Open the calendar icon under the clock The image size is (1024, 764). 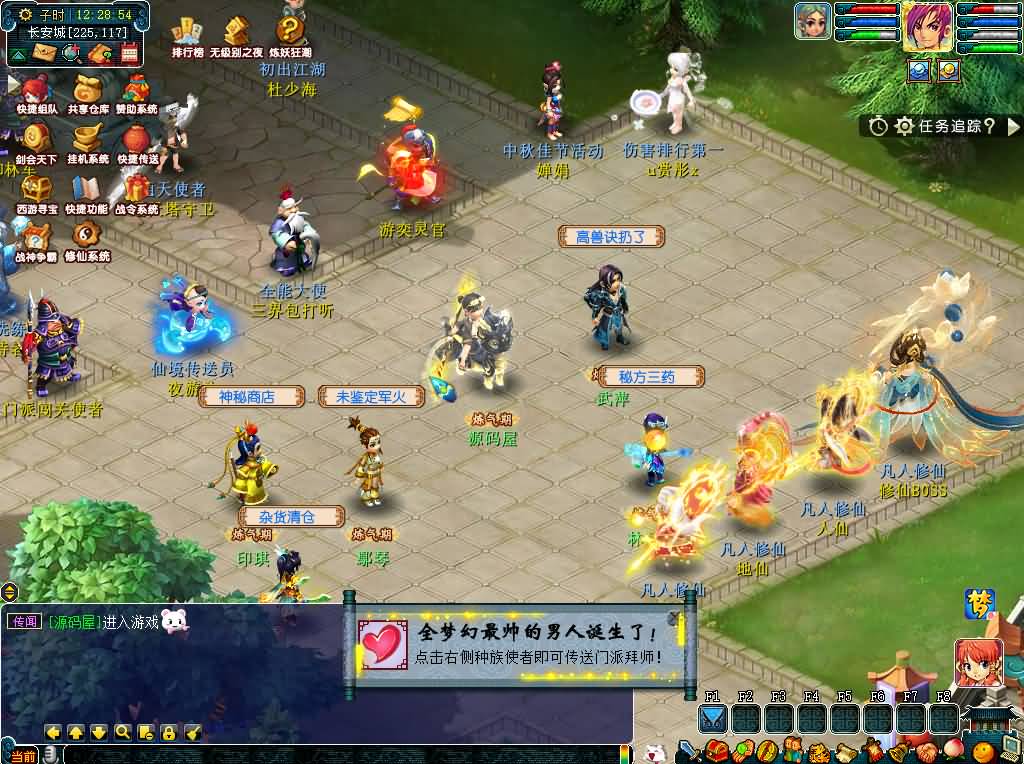point(130,54)
